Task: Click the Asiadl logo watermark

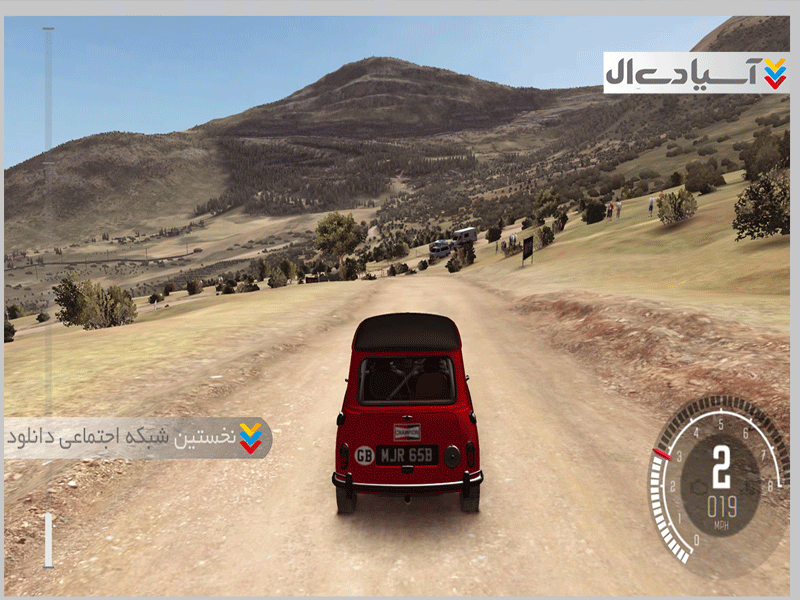Action: pyautogui.click(x=696, y=73)
